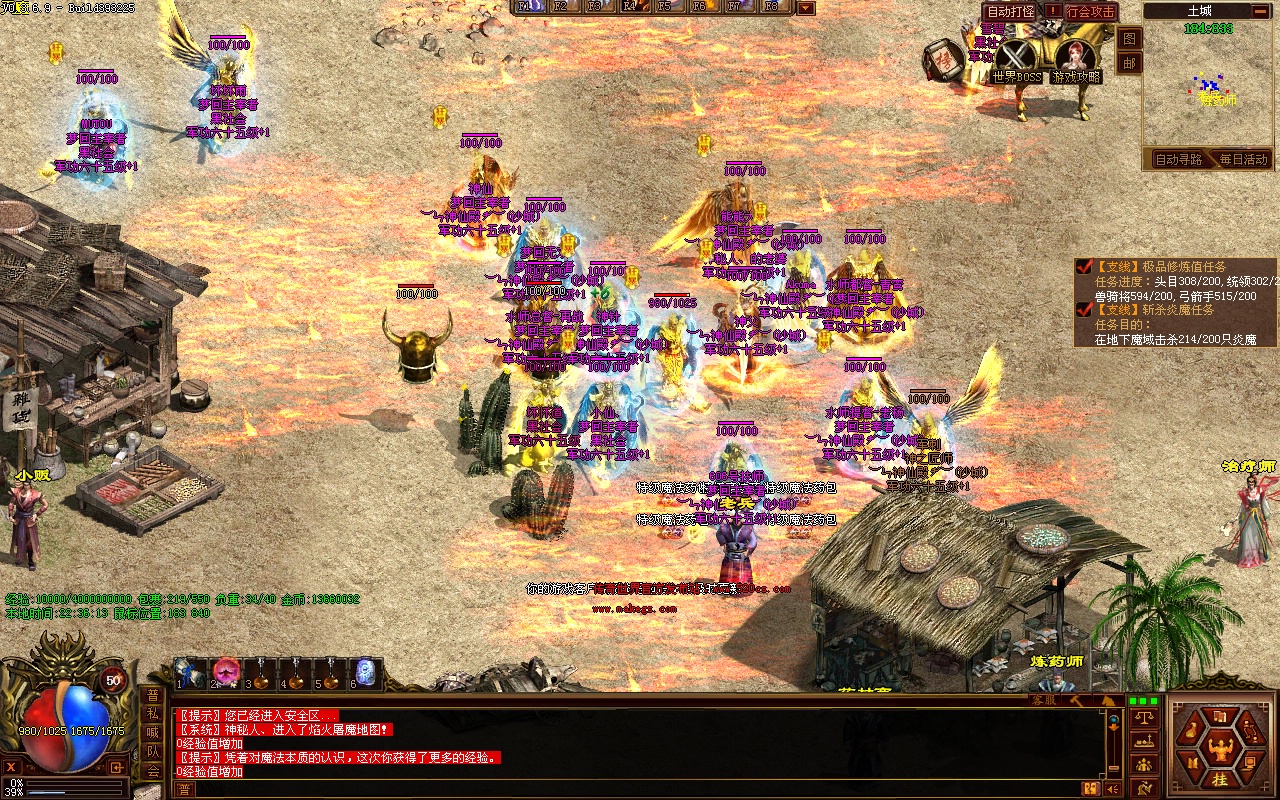
Task: Click the 行会攻击 guild attack button
Action: click(x=1090, y=12)
